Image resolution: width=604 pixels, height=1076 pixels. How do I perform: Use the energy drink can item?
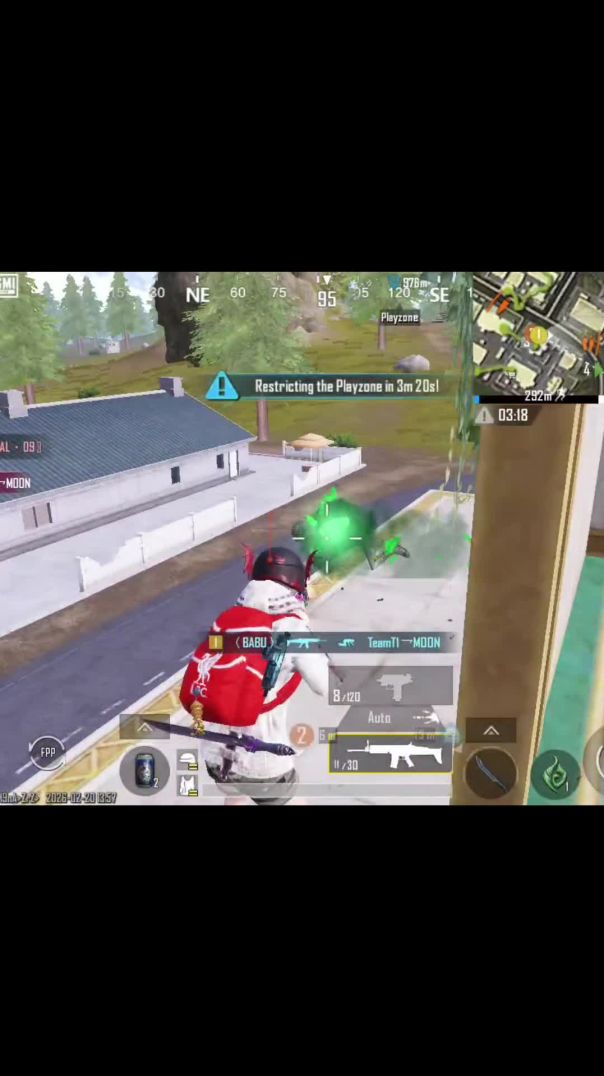point(145,770)
